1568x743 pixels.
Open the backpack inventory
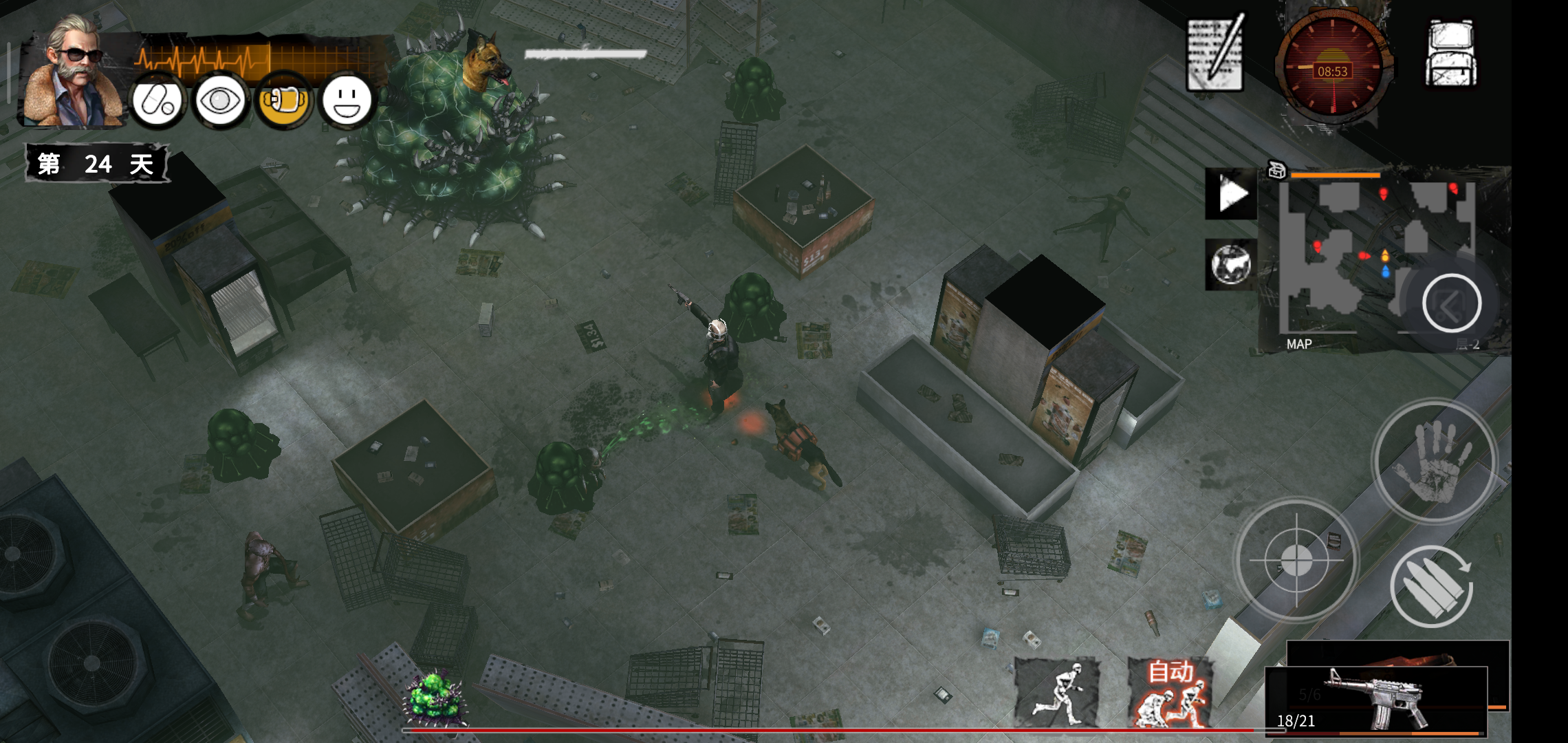[x=1451, y=54]
